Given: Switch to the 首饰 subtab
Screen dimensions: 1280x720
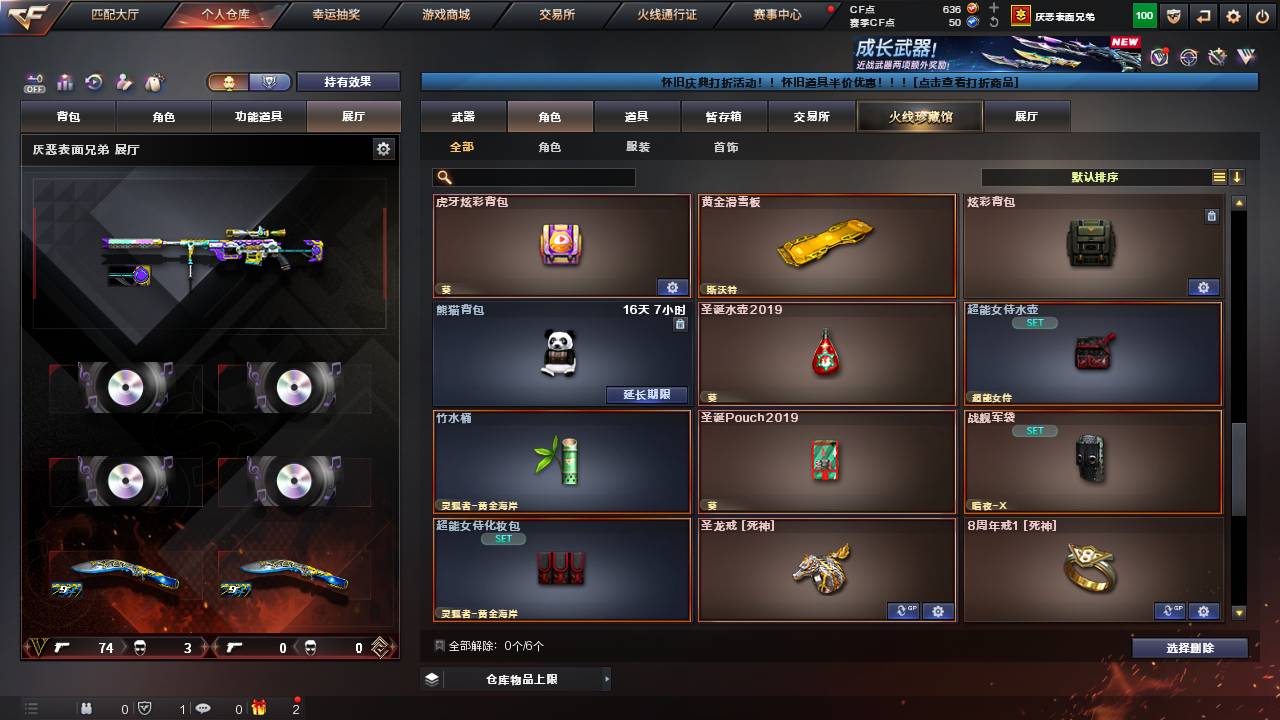Looking at the screenshot, I should coord(724,146).
